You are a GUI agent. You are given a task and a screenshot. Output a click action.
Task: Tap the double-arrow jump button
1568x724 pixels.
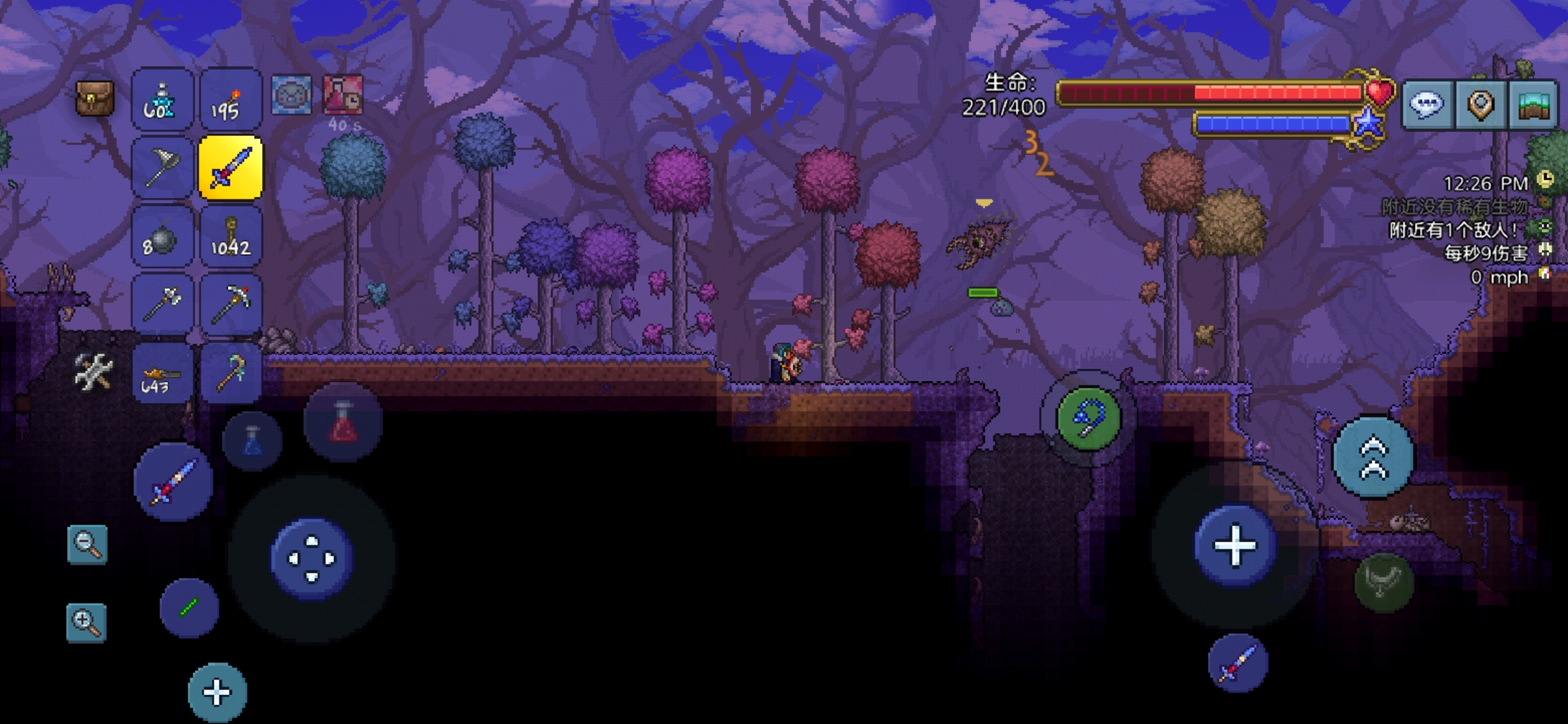[x=1373, y=459]
